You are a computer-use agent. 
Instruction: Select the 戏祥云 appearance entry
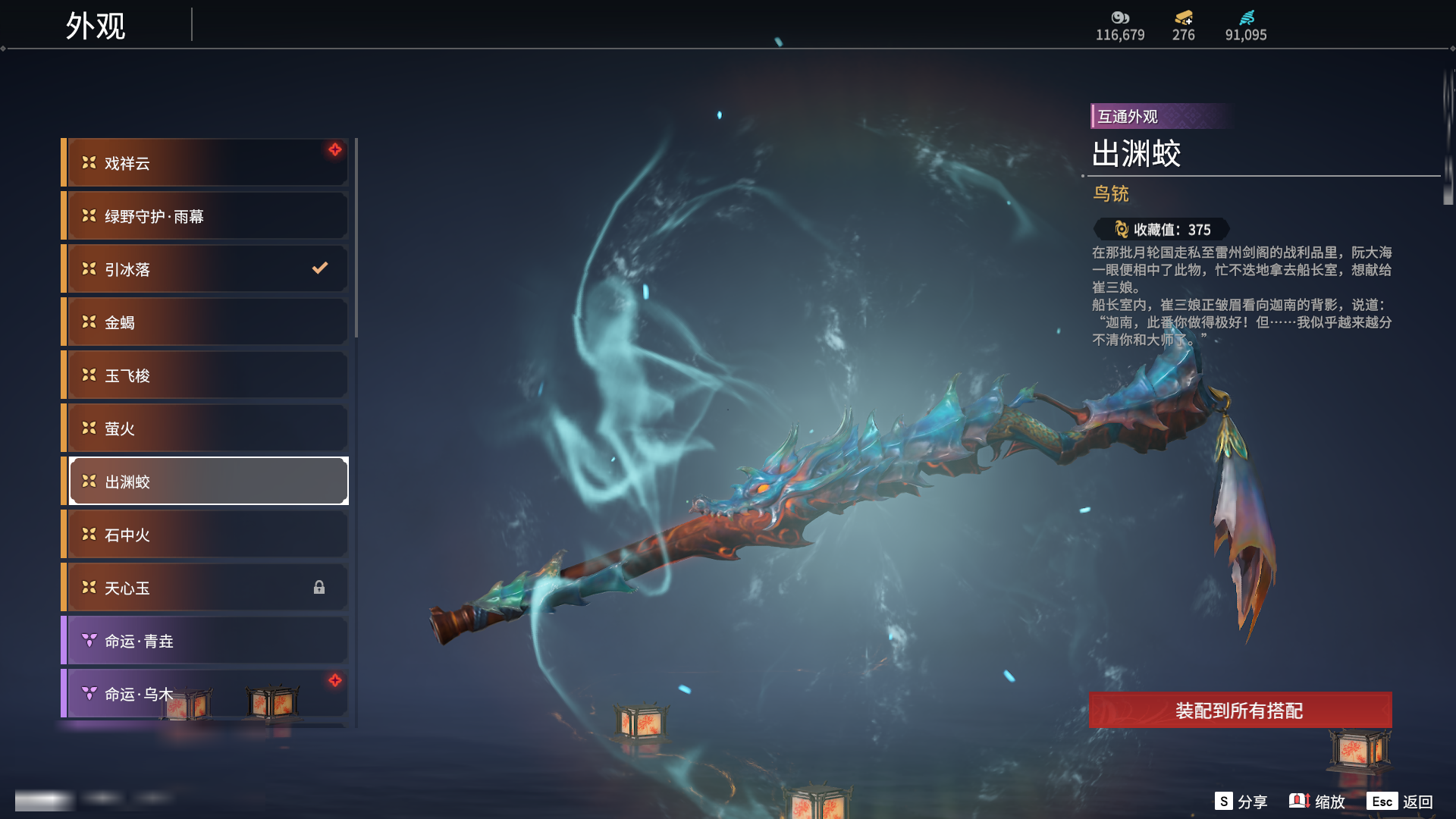tap(206, 163)
